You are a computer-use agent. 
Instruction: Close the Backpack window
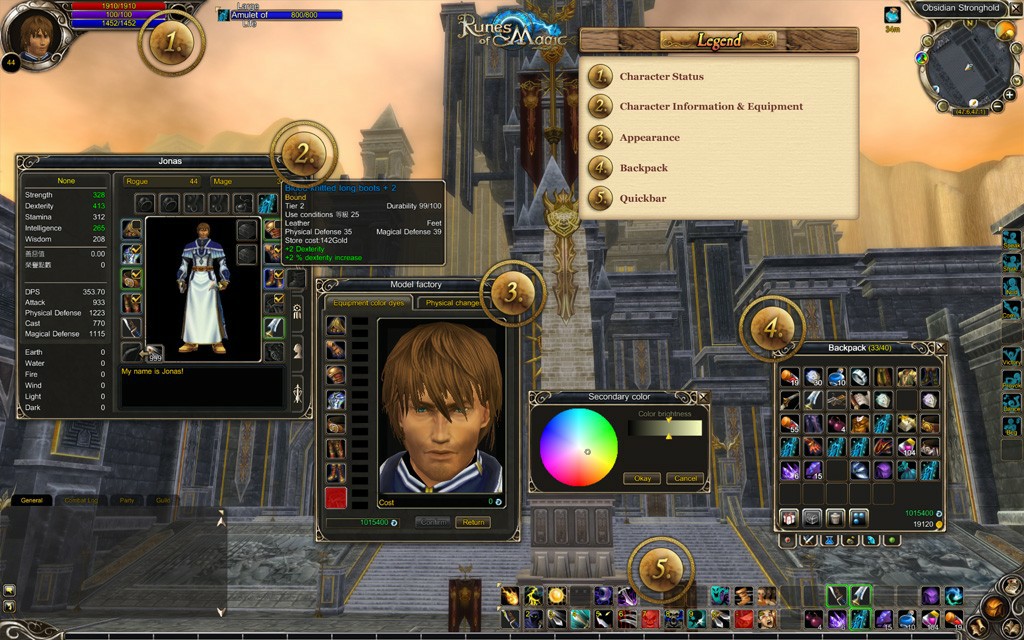click(940, 347)
